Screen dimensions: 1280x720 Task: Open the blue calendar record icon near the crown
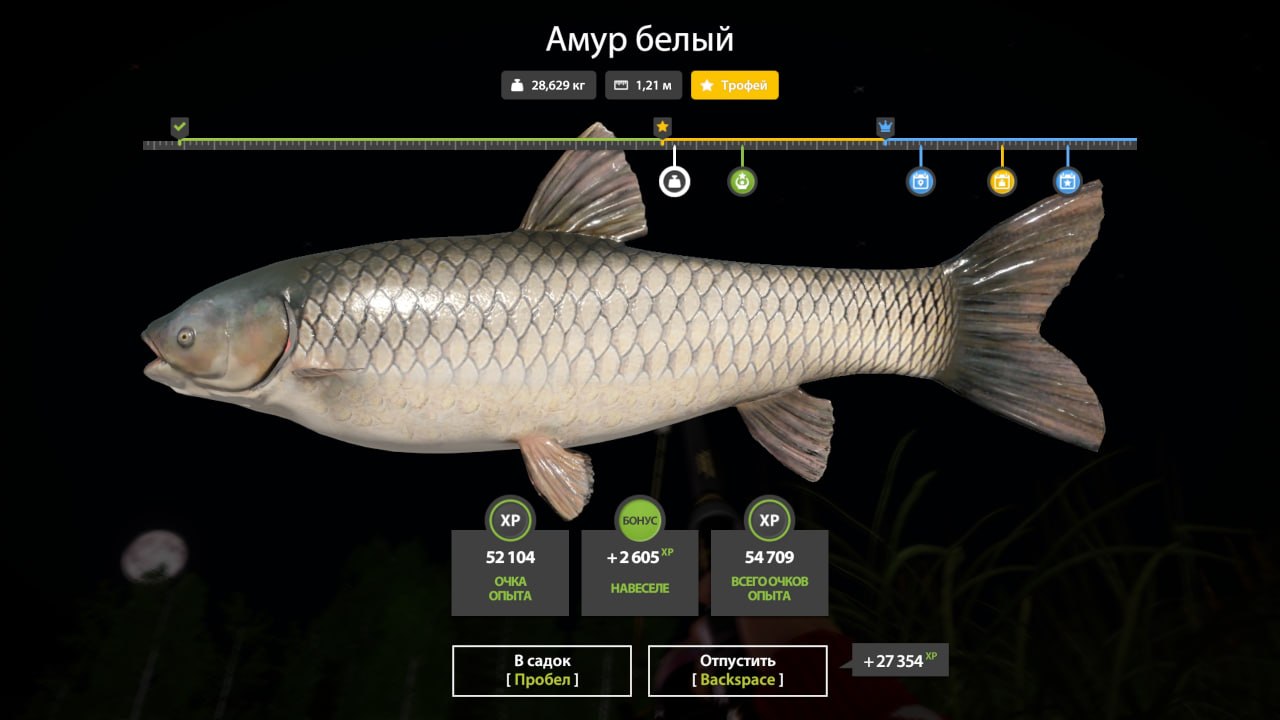click(919, 181)
